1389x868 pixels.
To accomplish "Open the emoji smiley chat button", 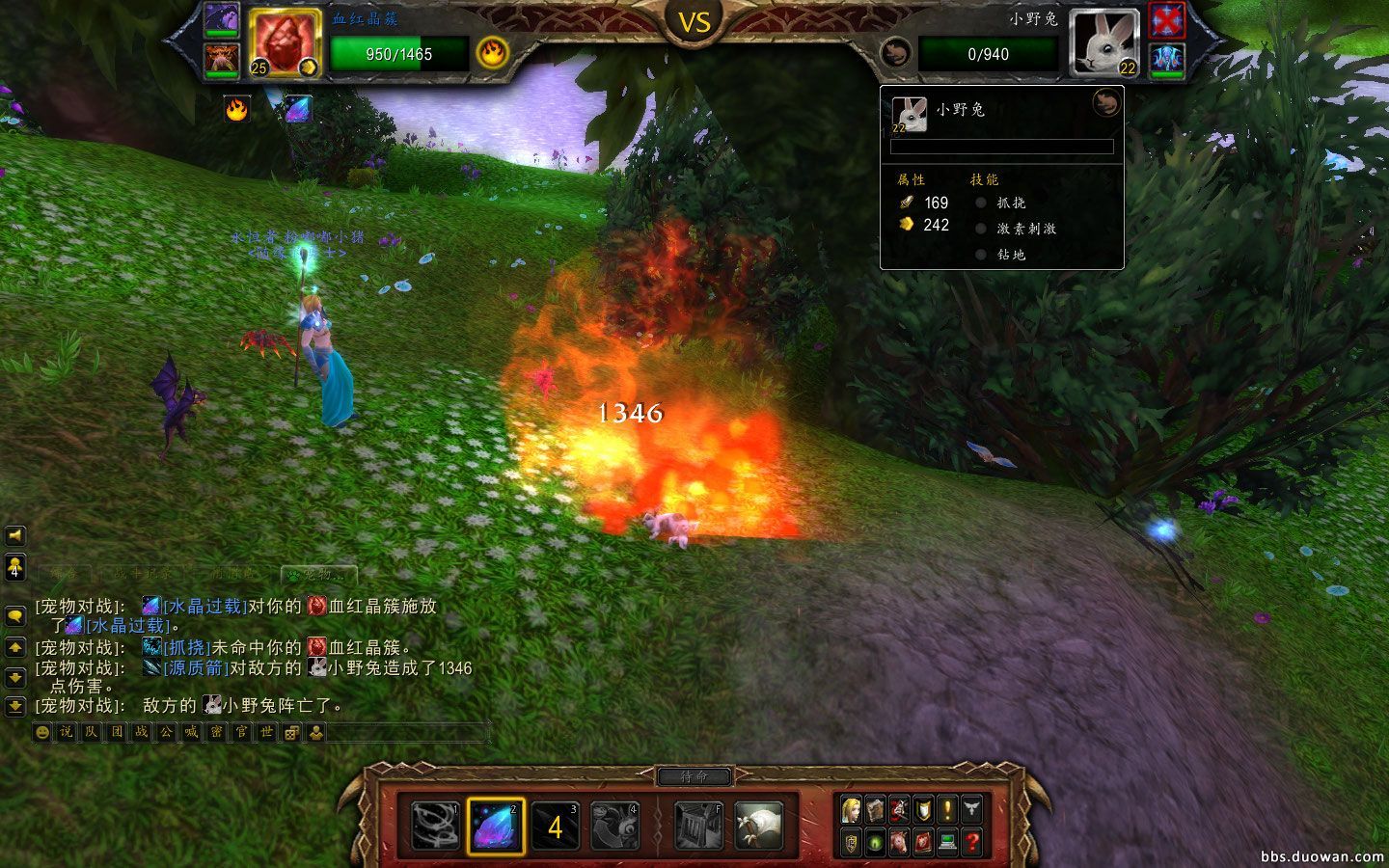I will click(41, 733).
